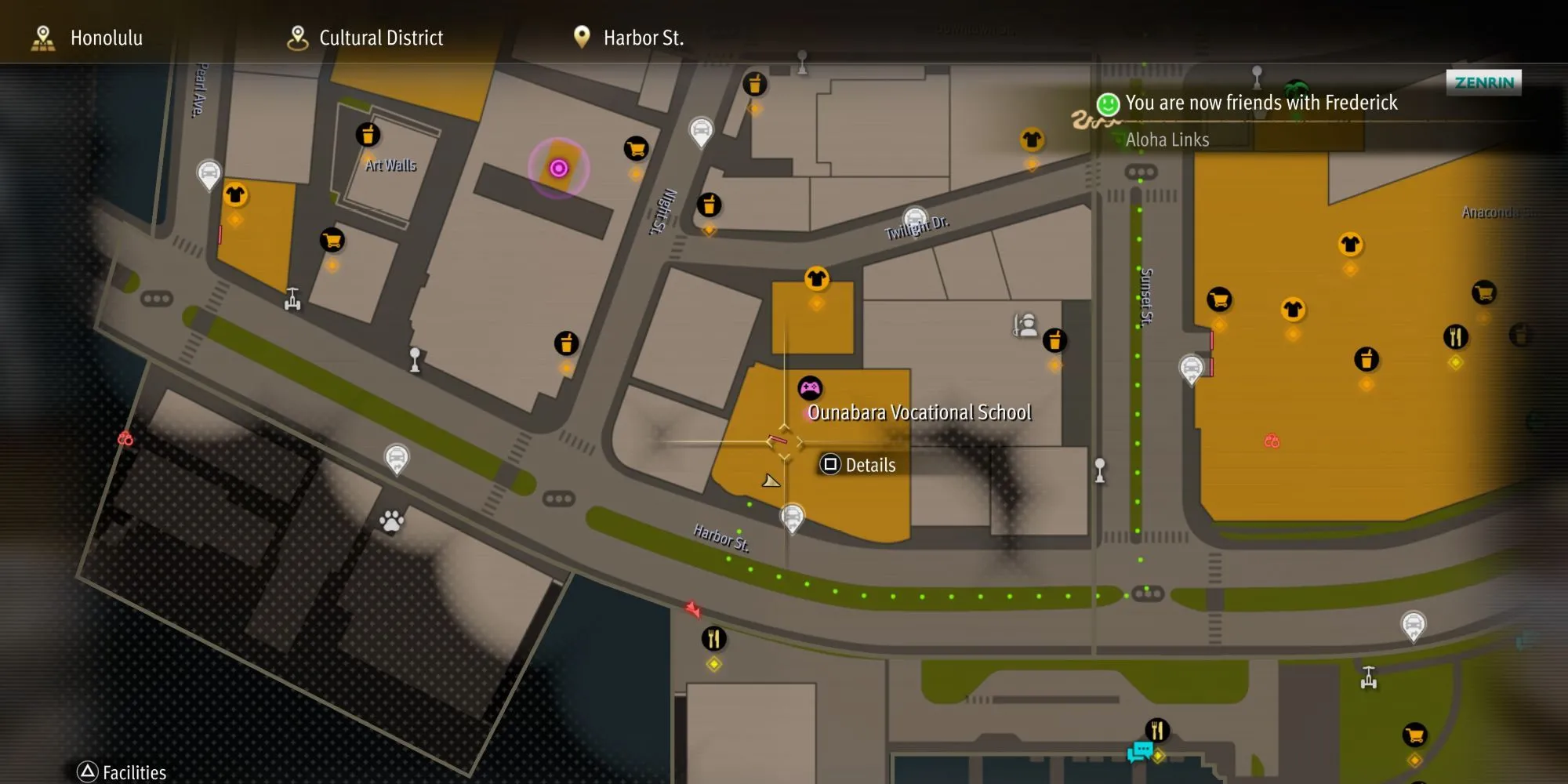
Task: Select the taxi marker on Twilight Dr.
Action: (915, 220)
